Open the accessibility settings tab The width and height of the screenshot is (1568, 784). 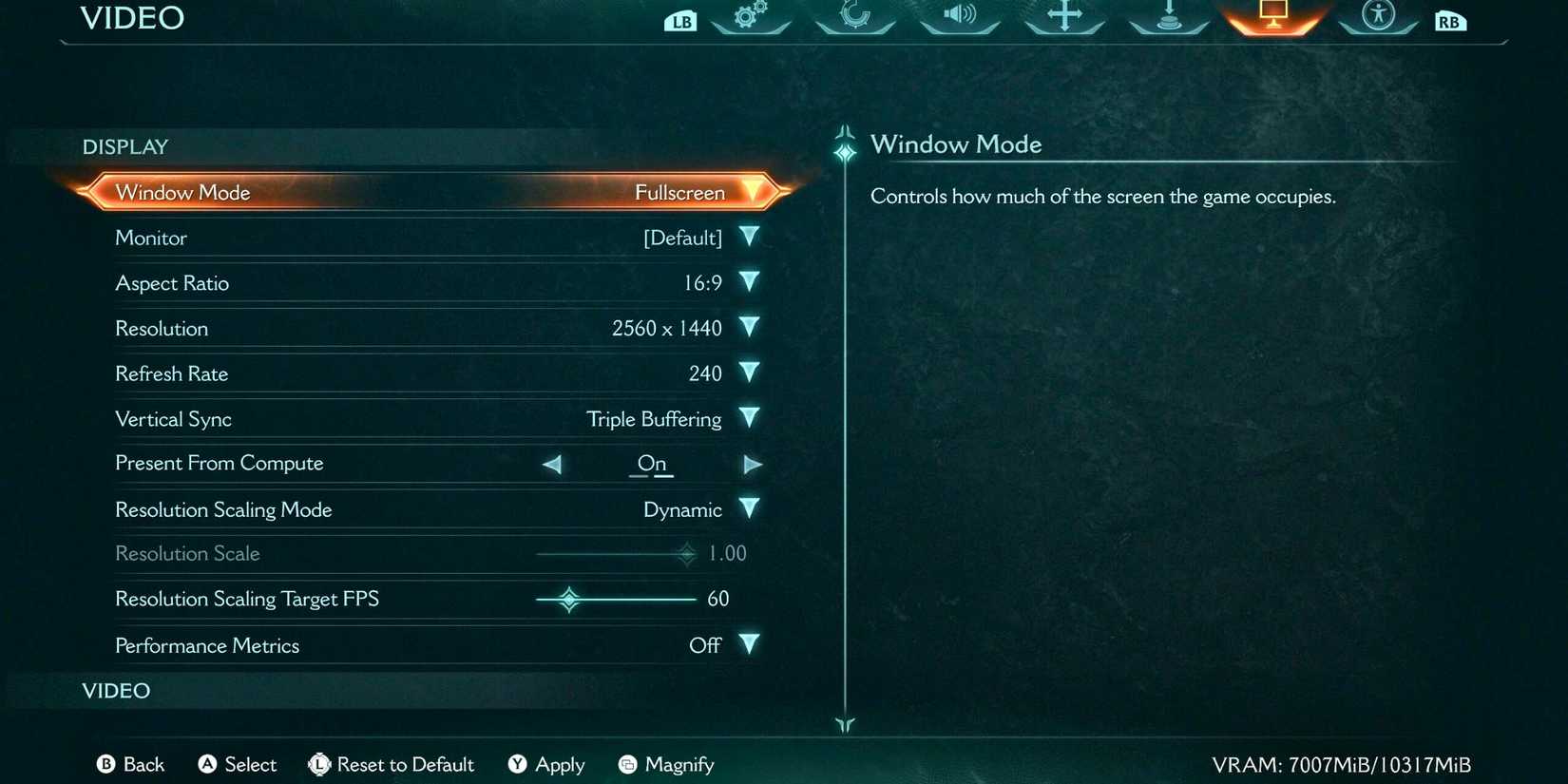point(1378,17)
